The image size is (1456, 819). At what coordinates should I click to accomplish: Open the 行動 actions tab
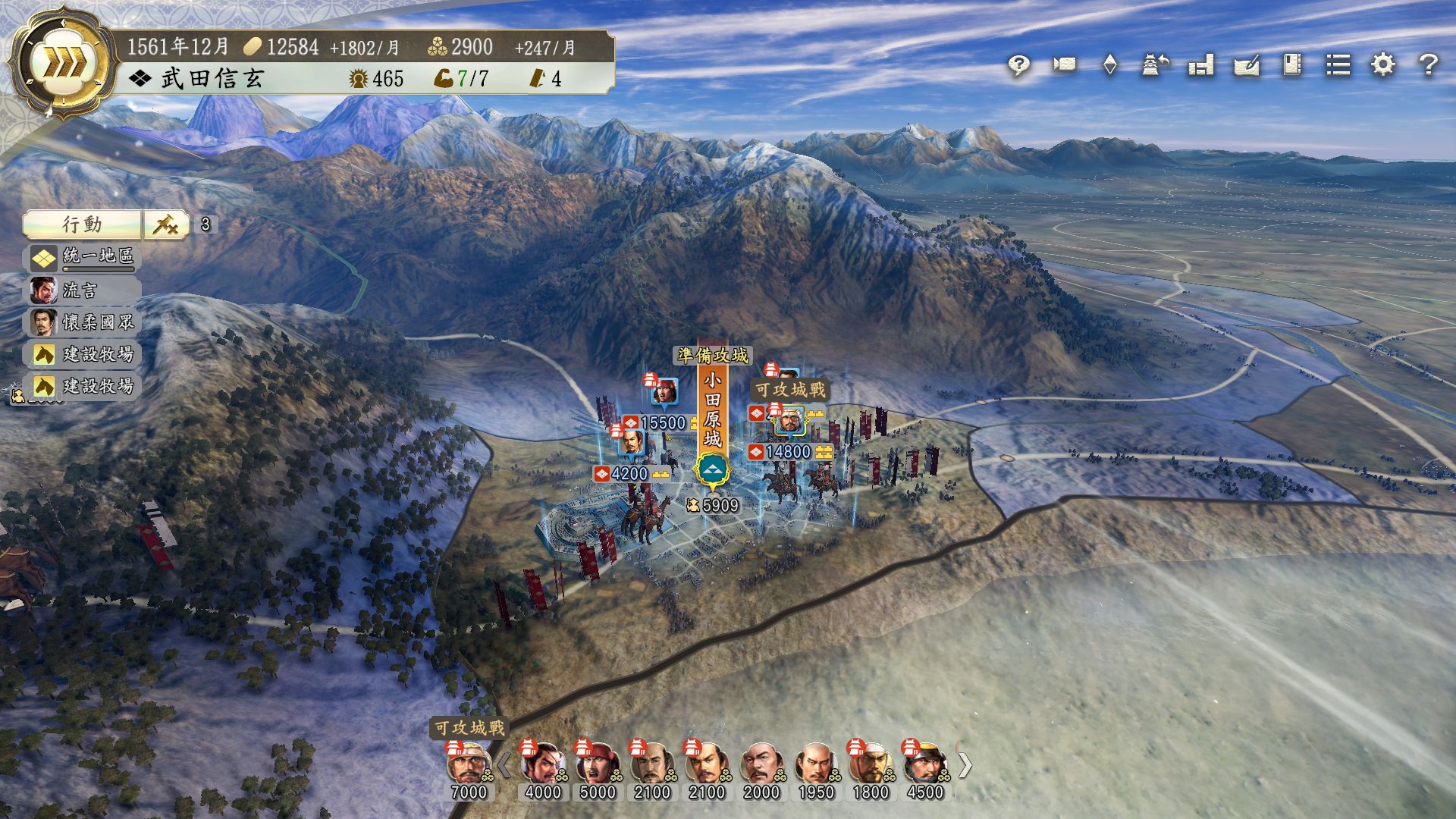click(x=82, y=224)
